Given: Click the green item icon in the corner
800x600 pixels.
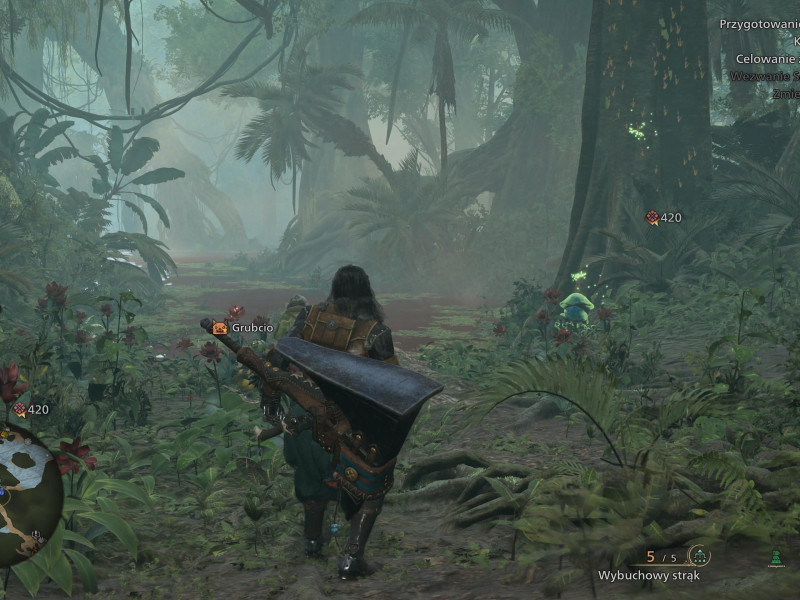Looking at the screenshot, I should 775,558.
